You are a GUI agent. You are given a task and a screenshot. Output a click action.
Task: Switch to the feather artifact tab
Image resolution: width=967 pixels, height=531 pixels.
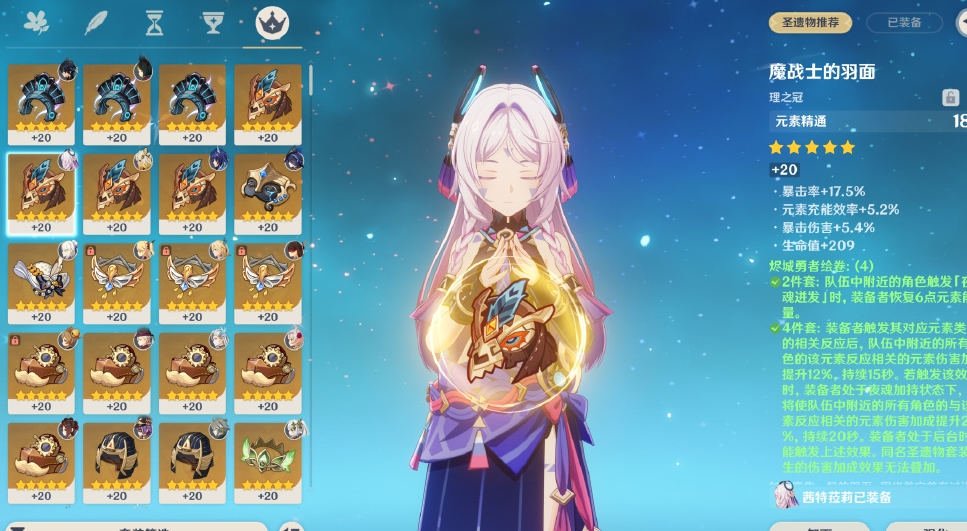tap(96, 22)
